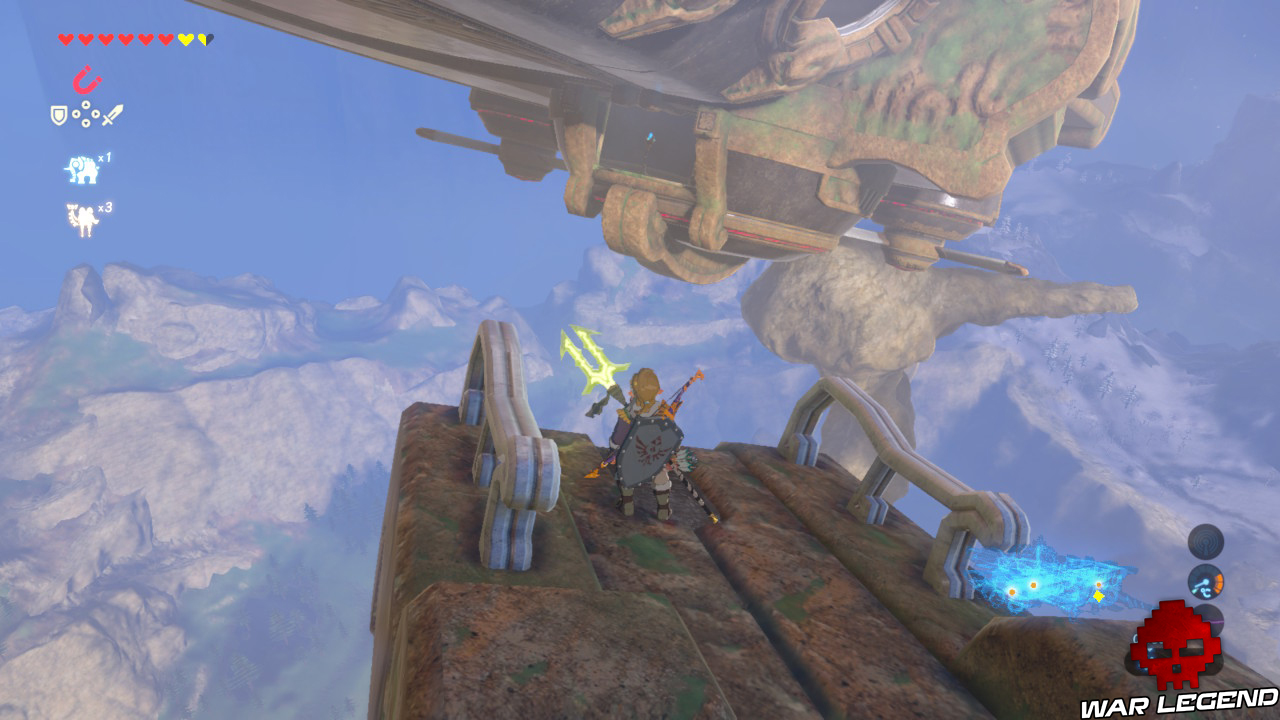This screenshot has height=720, width=1280.
Task: Click the D-pad selector icon
Action: 85,114
